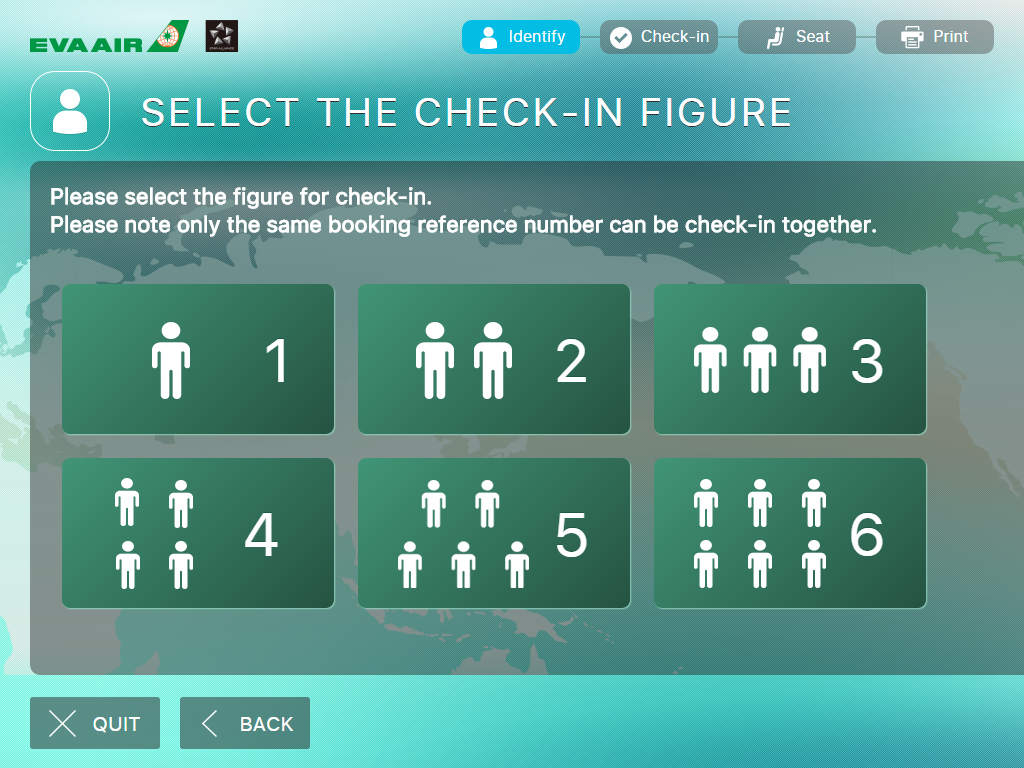
Task: Choose the five-person check-in tile
Action: [494, 533]
